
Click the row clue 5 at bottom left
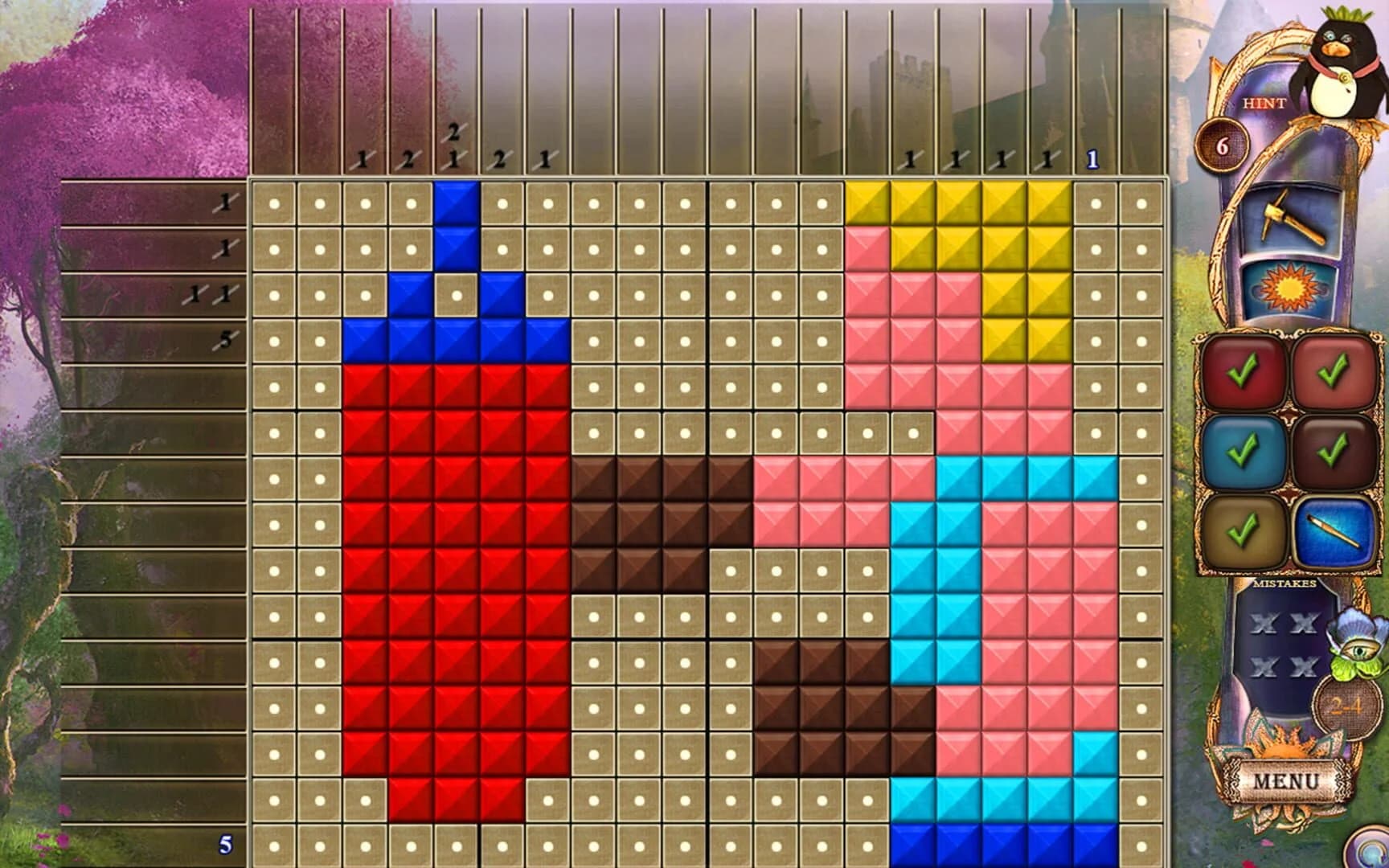click(x=226, y=845)
